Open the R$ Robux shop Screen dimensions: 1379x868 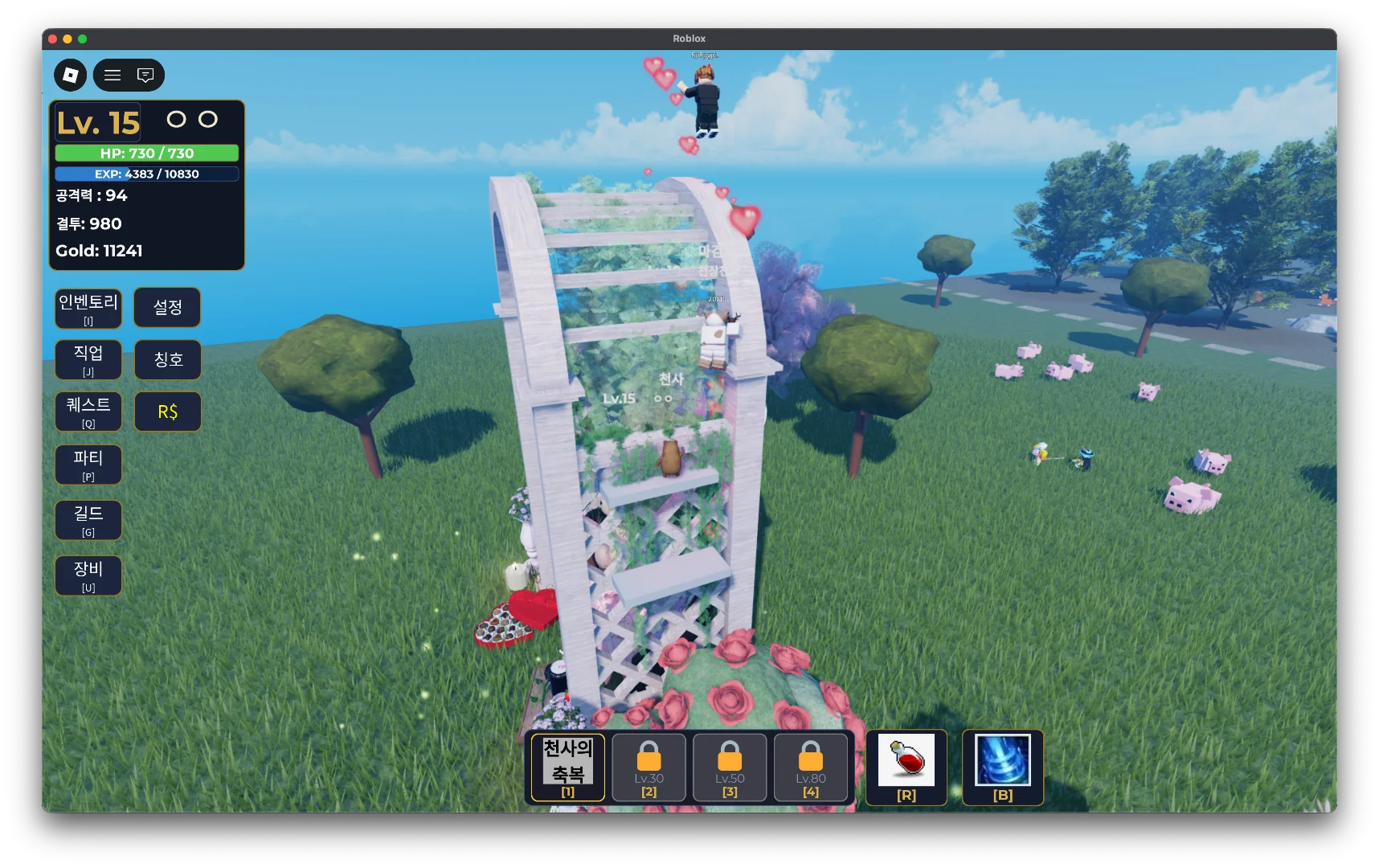click(x=167, y=411)
